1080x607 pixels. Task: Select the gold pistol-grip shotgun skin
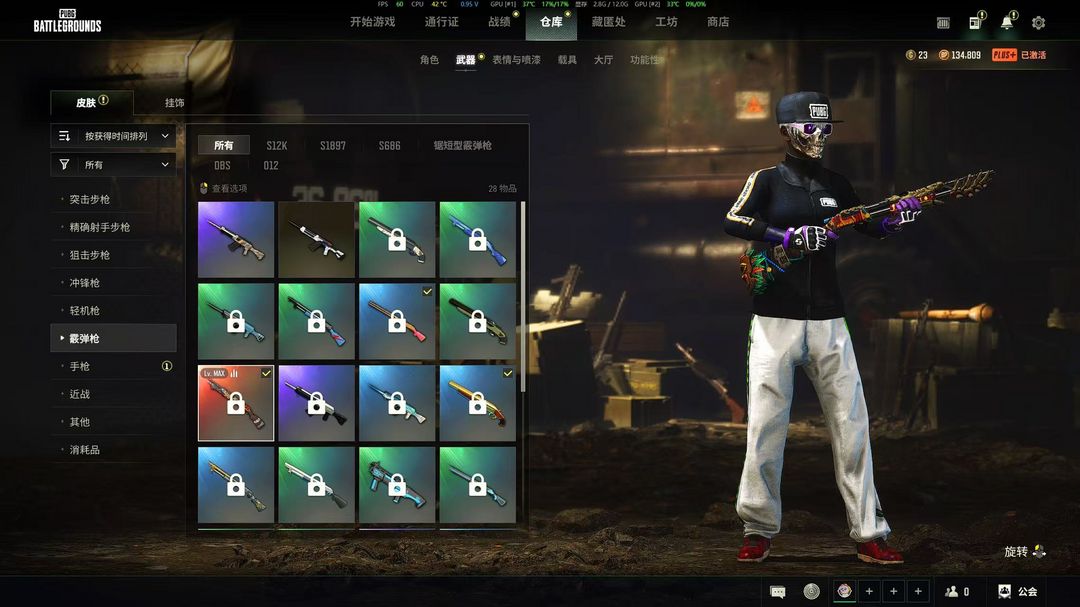click(x=477, y=403)
